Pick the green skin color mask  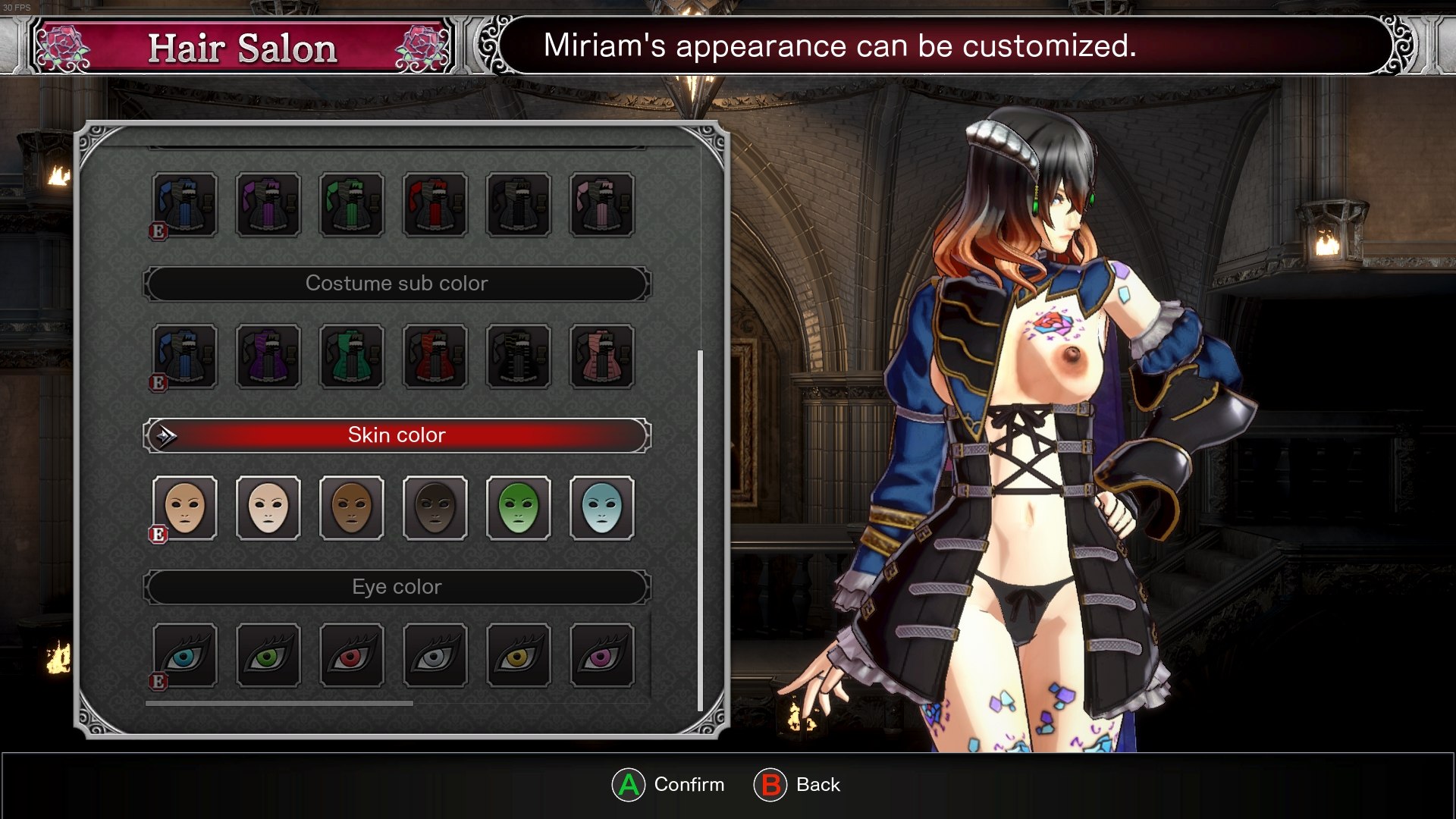tap(519, 508)
